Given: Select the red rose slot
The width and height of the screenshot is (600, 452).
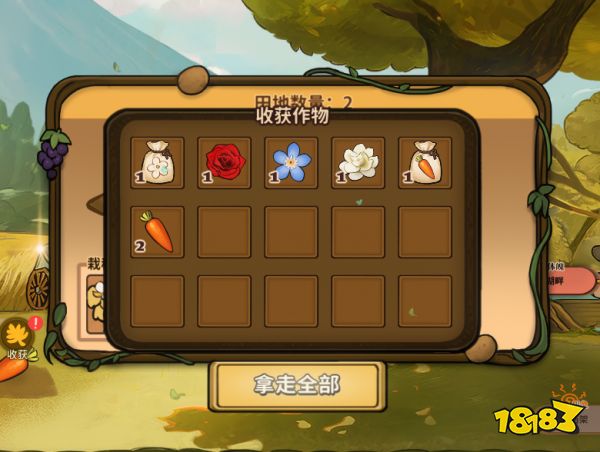Looking at the screenshot, I should [x=224, y=162].
